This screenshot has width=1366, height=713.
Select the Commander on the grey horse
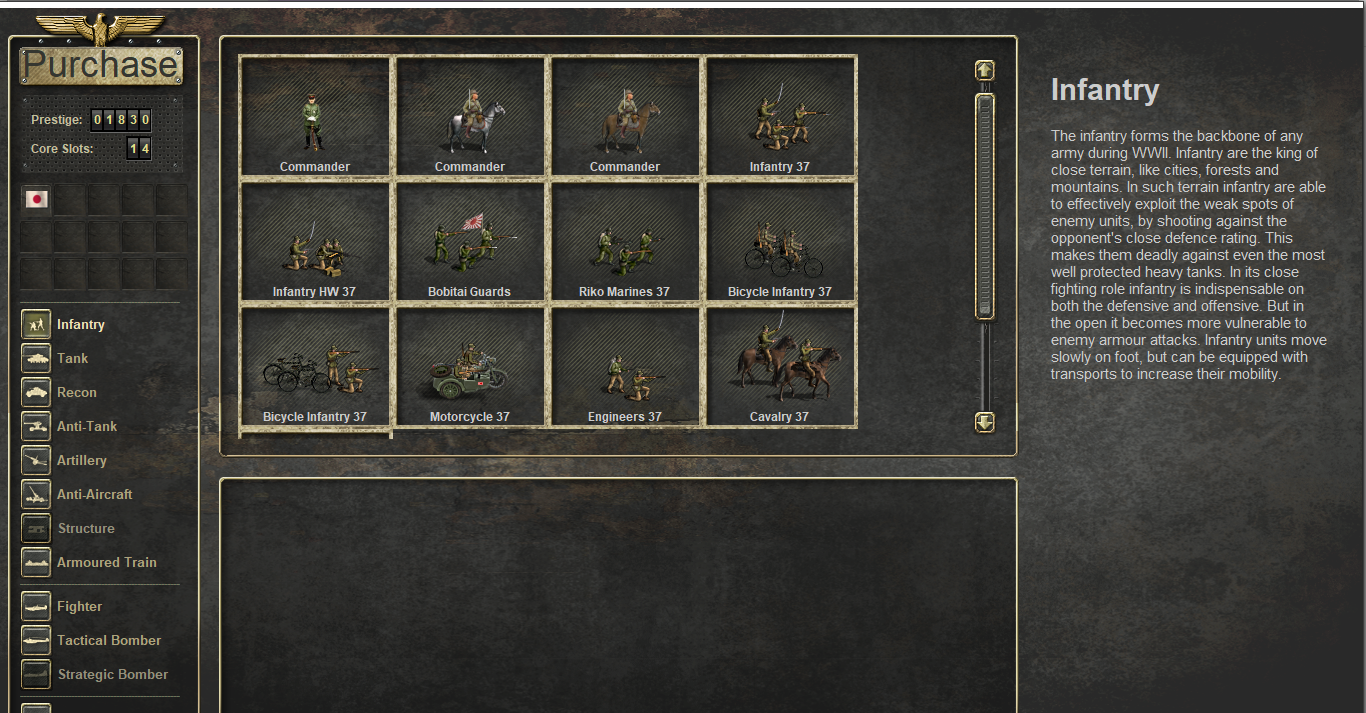pos(470,117)
